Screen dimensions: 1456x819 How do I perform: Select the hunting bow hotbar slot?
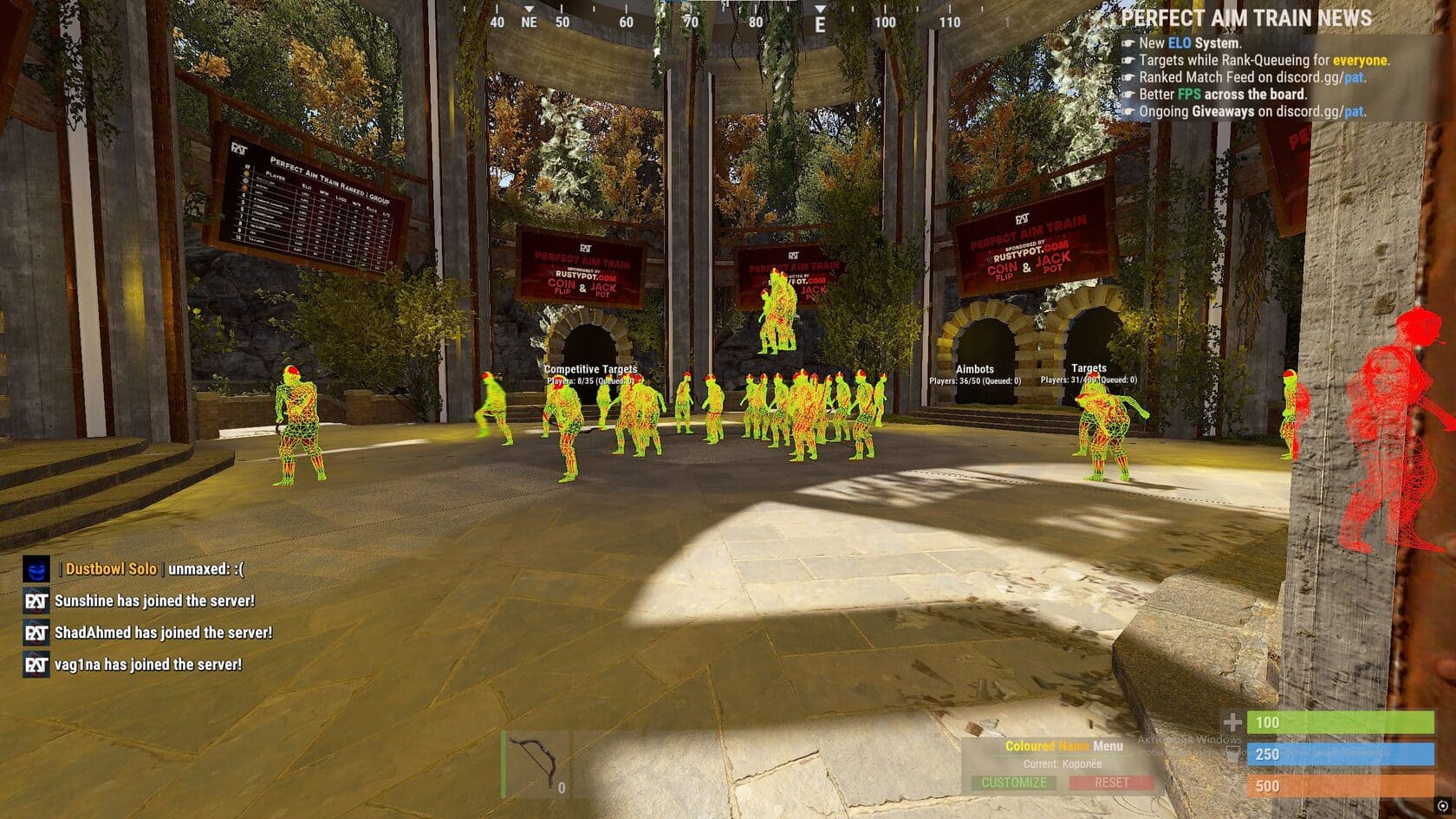535,764
